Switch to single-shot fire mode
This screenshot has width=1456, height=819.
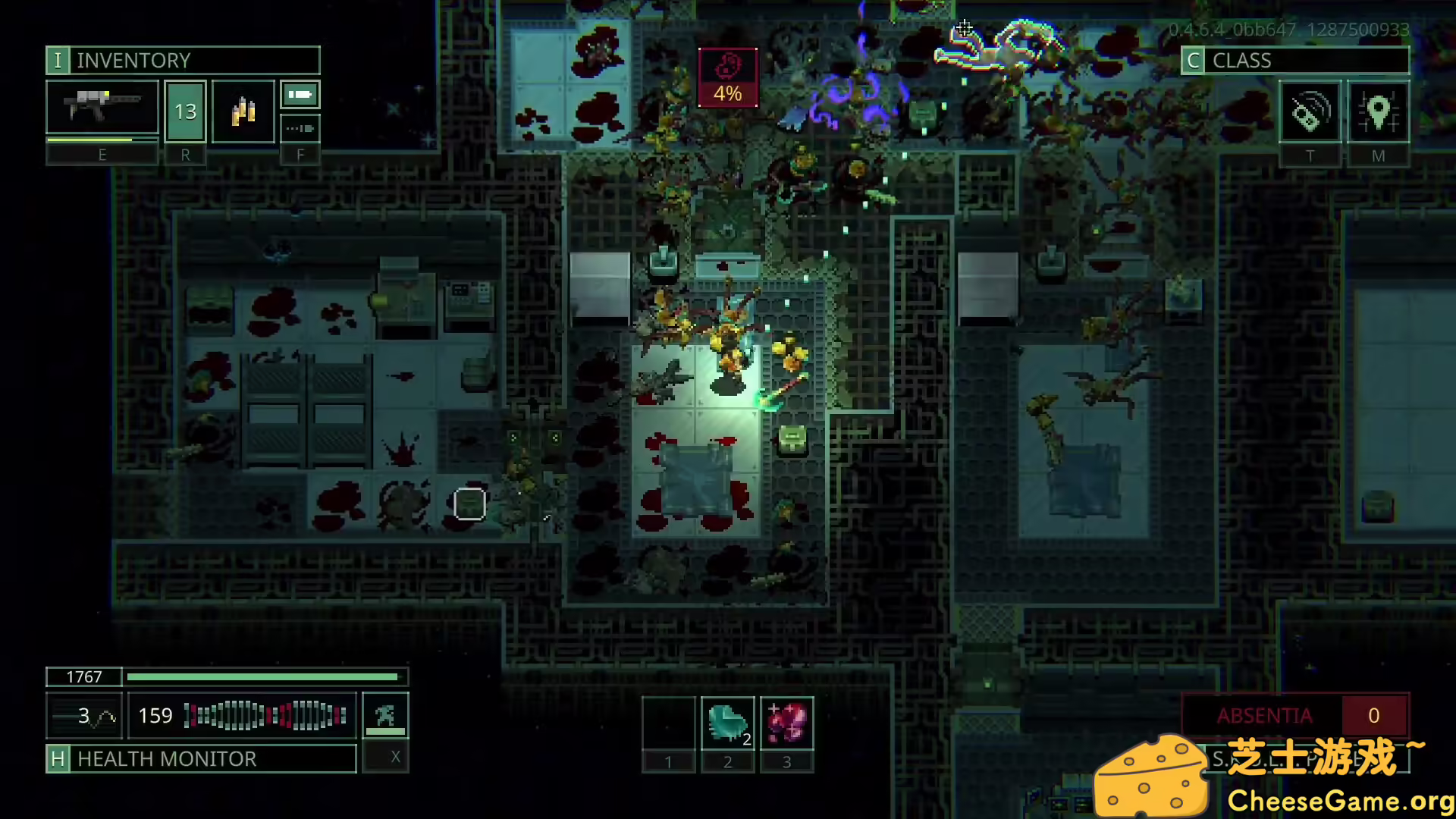coord(300,95)
